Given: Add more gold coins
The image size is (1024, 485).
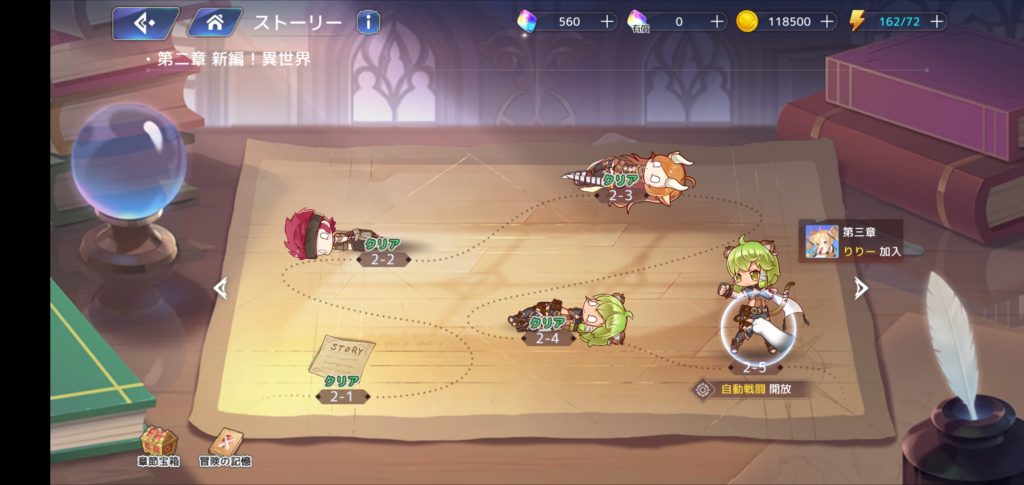Looking at the screenshot, I should pyautogui.click(x=825, y=21).
